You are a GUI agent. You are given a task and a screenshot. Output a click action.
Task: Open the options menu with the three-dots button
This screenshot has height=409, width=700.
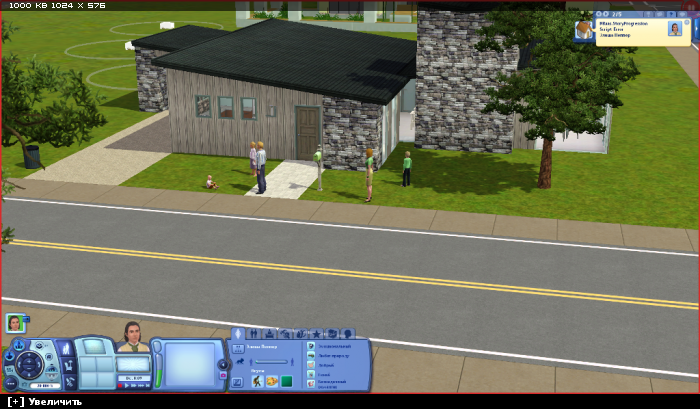pyautogui.click(x=13, y=382)
